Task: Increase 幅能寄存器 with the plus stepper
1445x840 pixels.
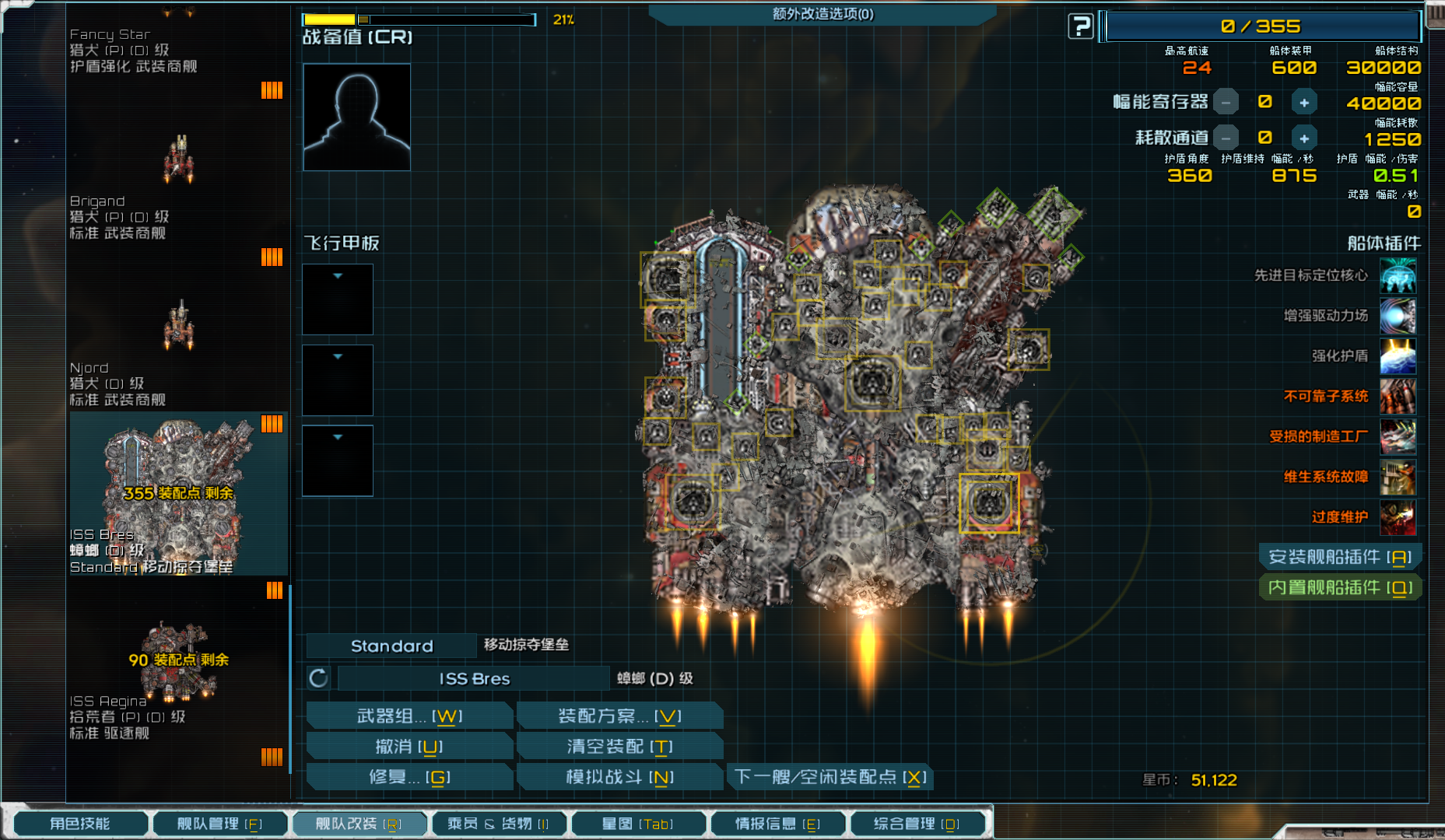Action: [1304, 101]
